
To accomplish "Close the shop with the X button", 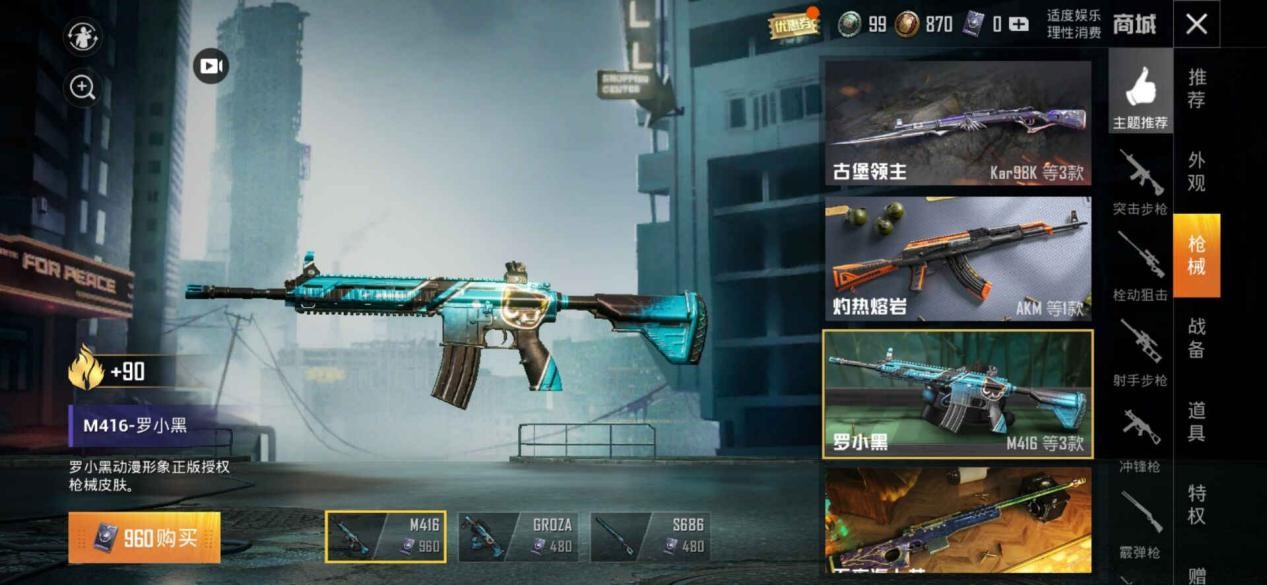I will [1196, 24].
